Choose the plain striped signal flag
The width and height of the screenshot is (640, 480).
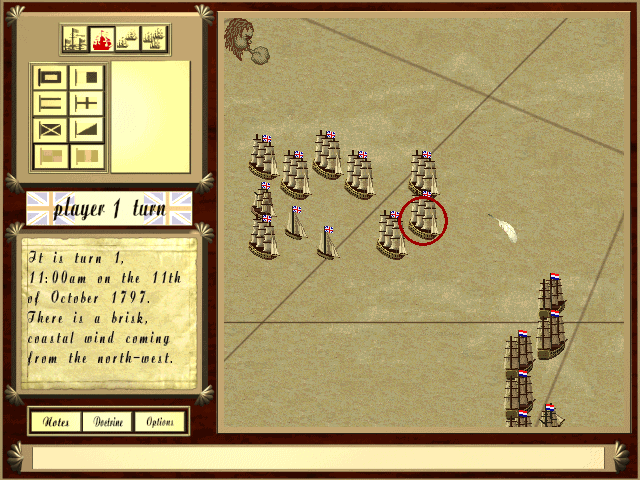tap(51, 103)
